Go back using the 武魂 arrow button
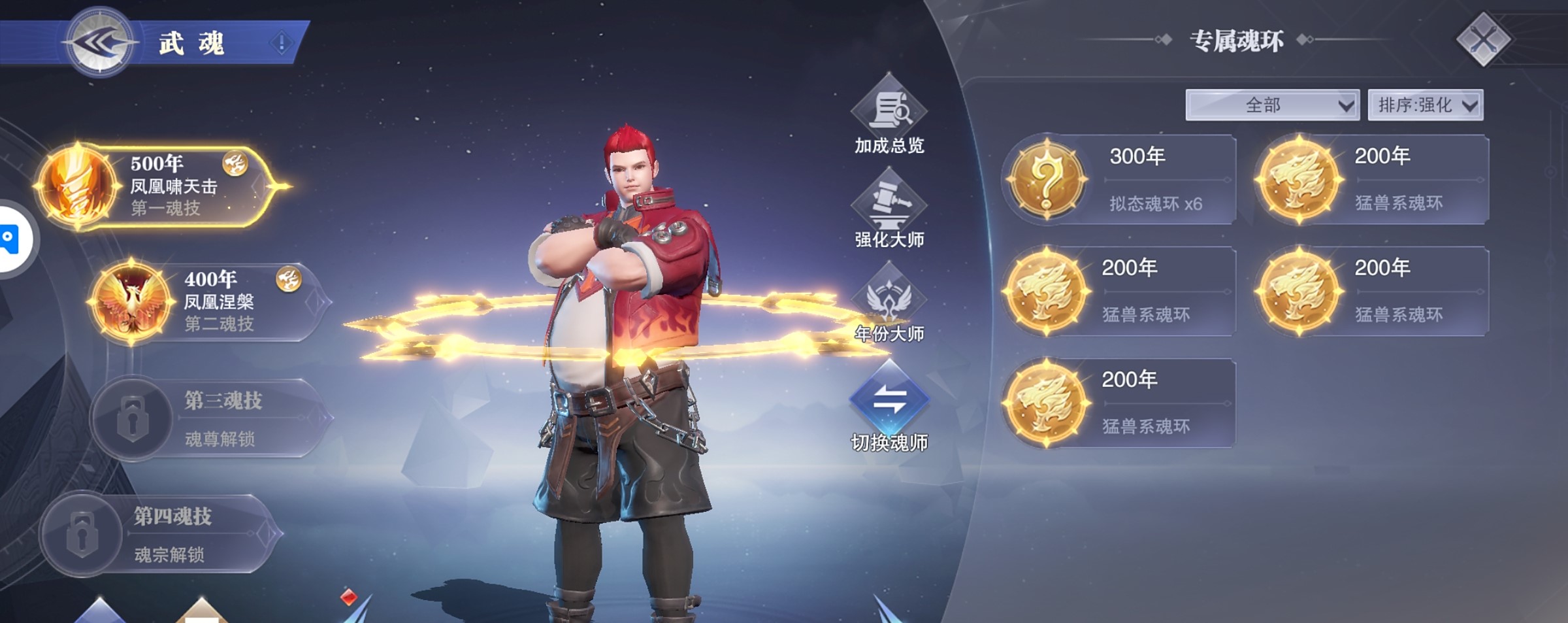 pos(100,43)
